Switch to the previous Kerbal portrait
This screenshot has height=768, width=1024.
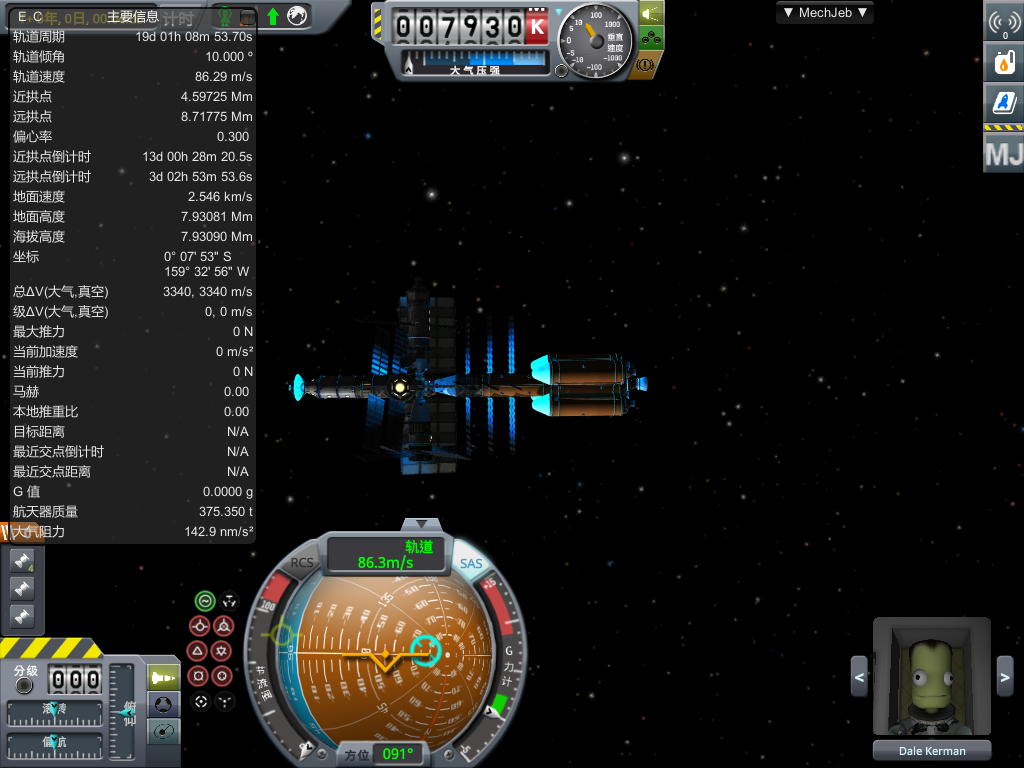coord(859,677)
